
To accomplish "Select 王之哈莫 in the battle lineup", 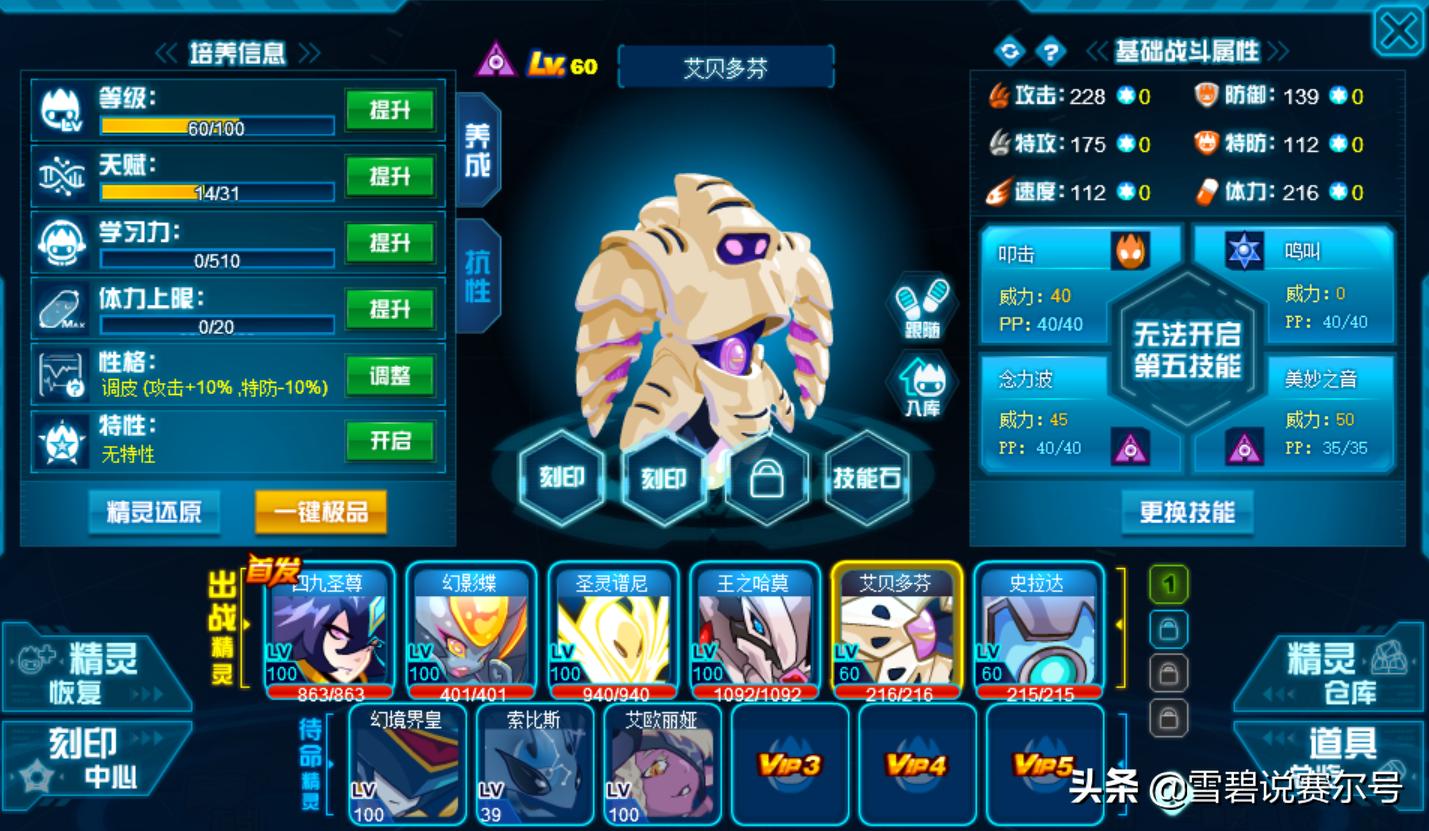I will (x=754, y=630).
